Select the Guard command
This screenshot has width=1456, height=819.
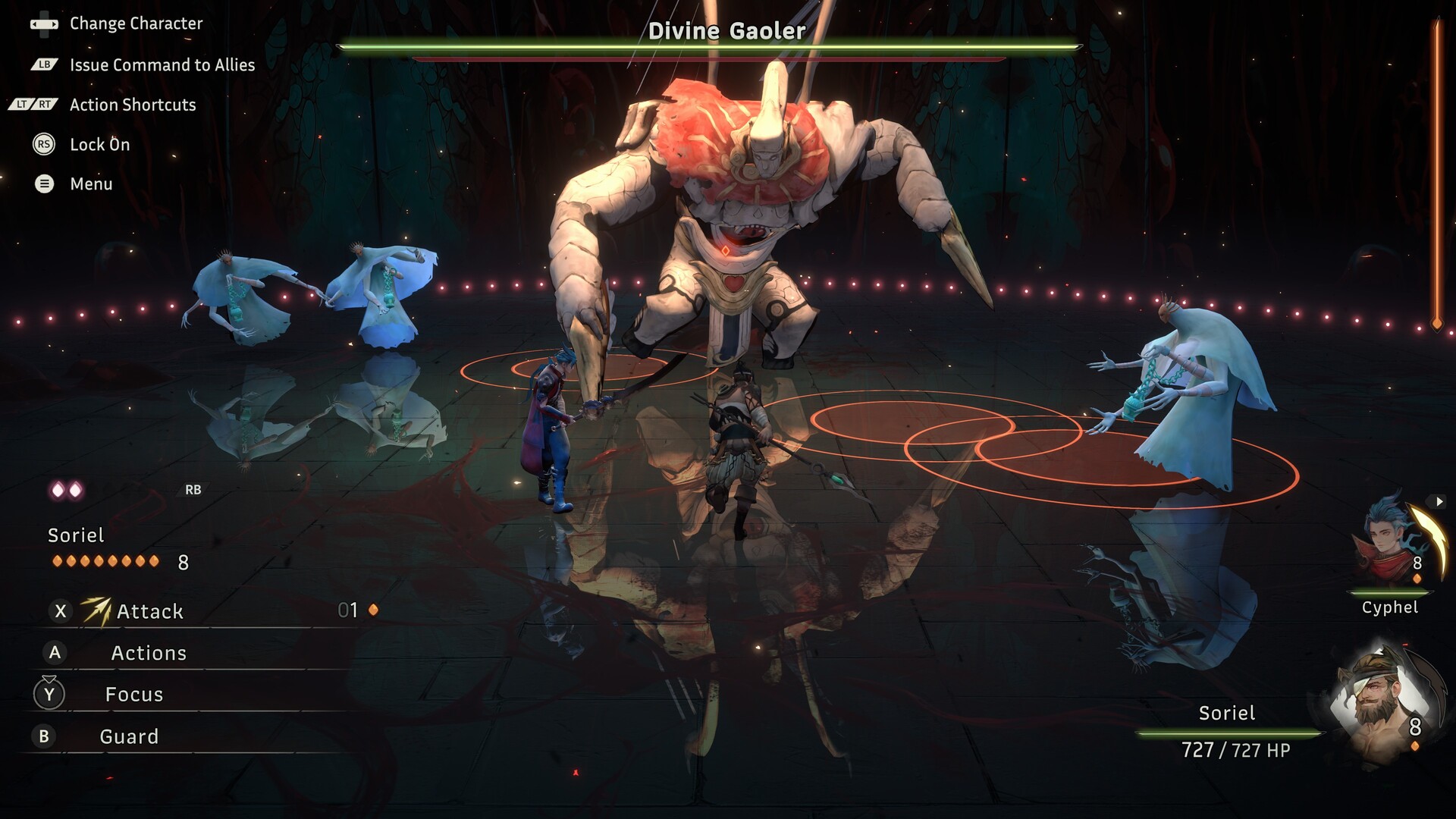[x=129, y=736]
